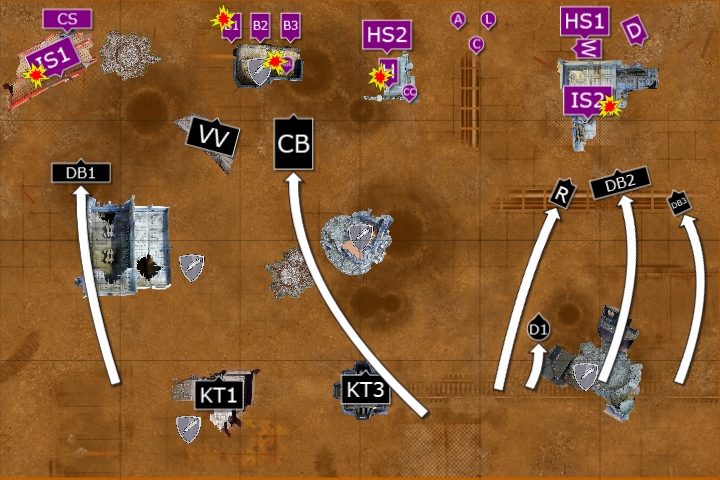Viewport: 720px width, 480px height.
Task: Select the purple HS2 unit marker
Action: (x=387, y=35)
